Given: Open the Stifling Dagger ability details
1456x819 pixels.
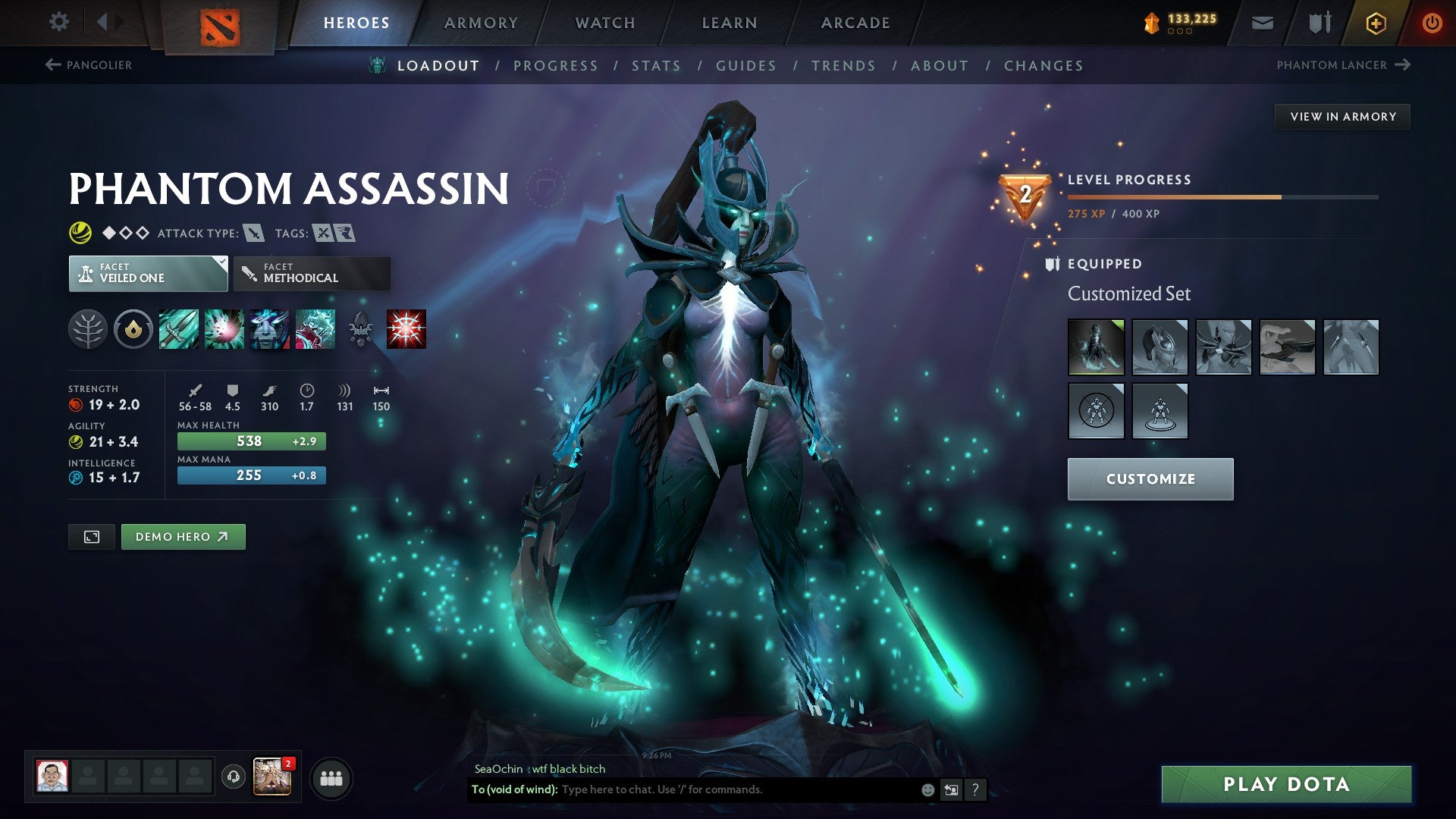Looking at the screenshot, I should click(x=180, y=329).
